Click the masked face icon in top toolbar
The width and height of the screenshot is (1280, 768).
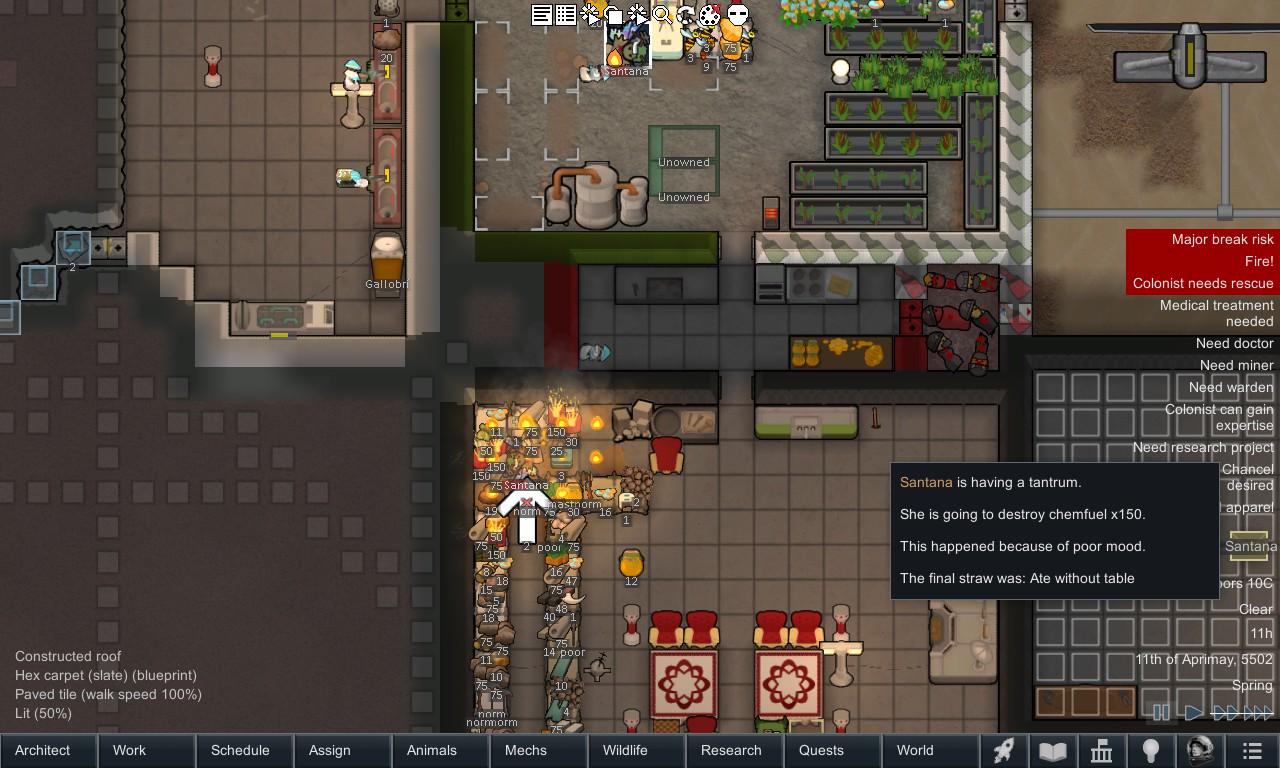coord(737,15)
